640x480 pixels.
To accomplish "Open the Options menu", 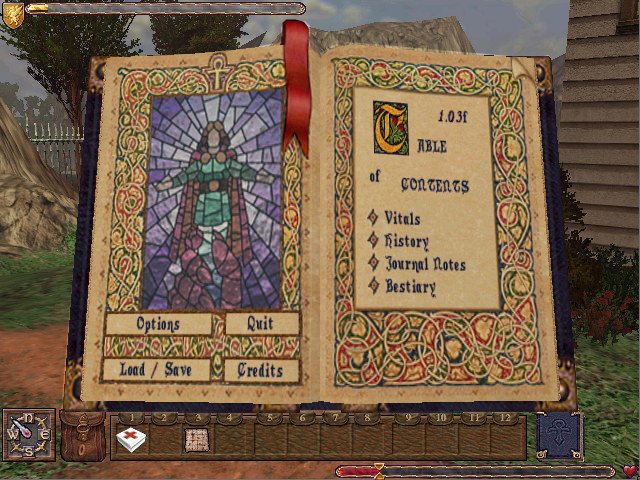I will 158,324.
